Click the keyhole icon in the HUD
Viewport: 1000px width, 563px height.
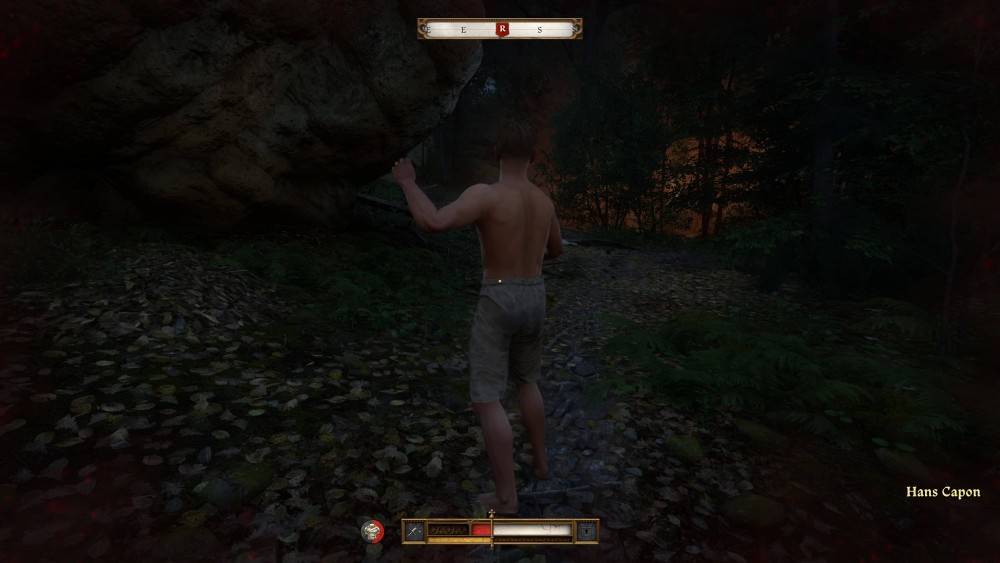click(x=587, y=530)
